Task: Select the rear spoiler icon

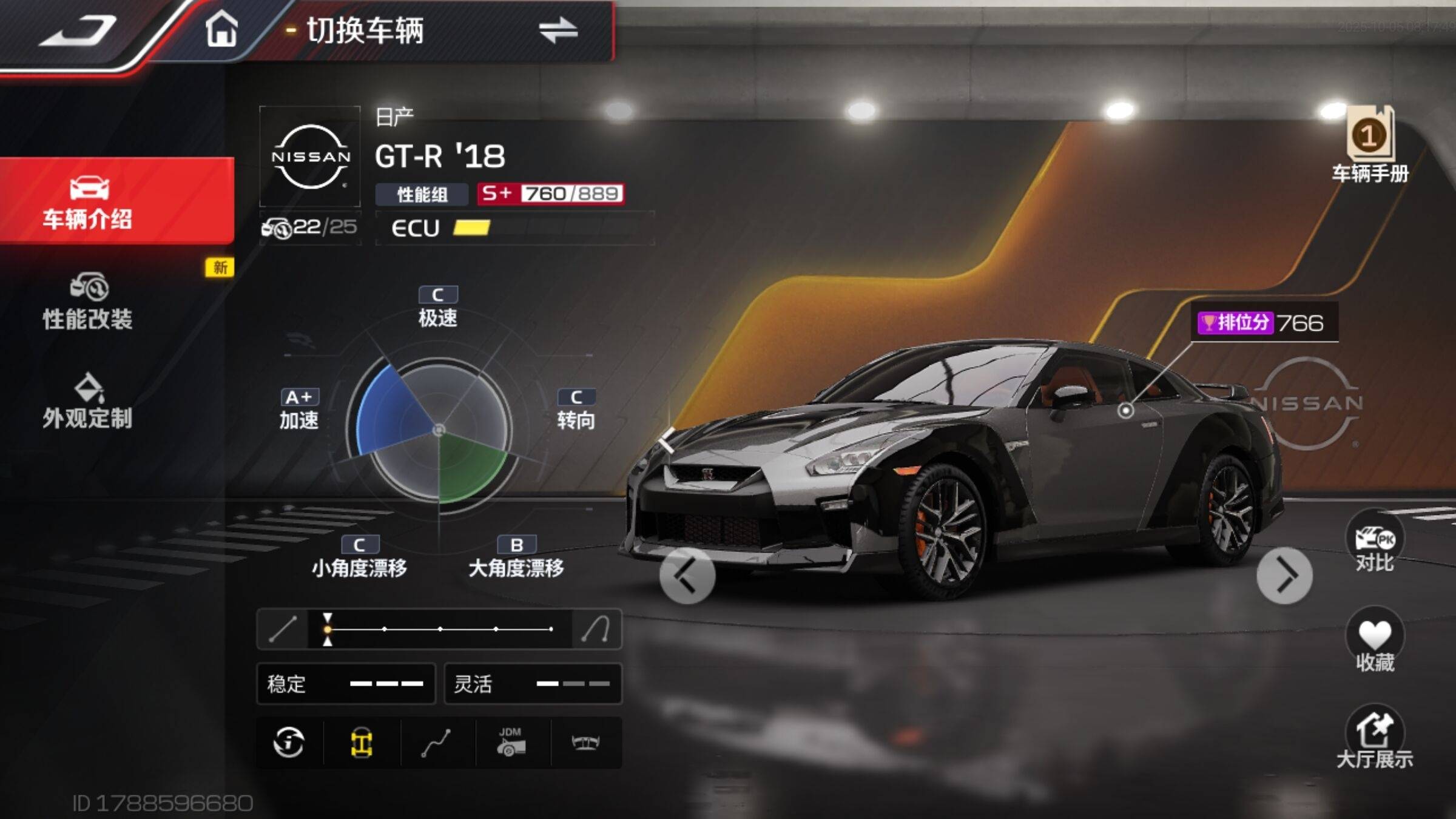Action: (585, 743)
